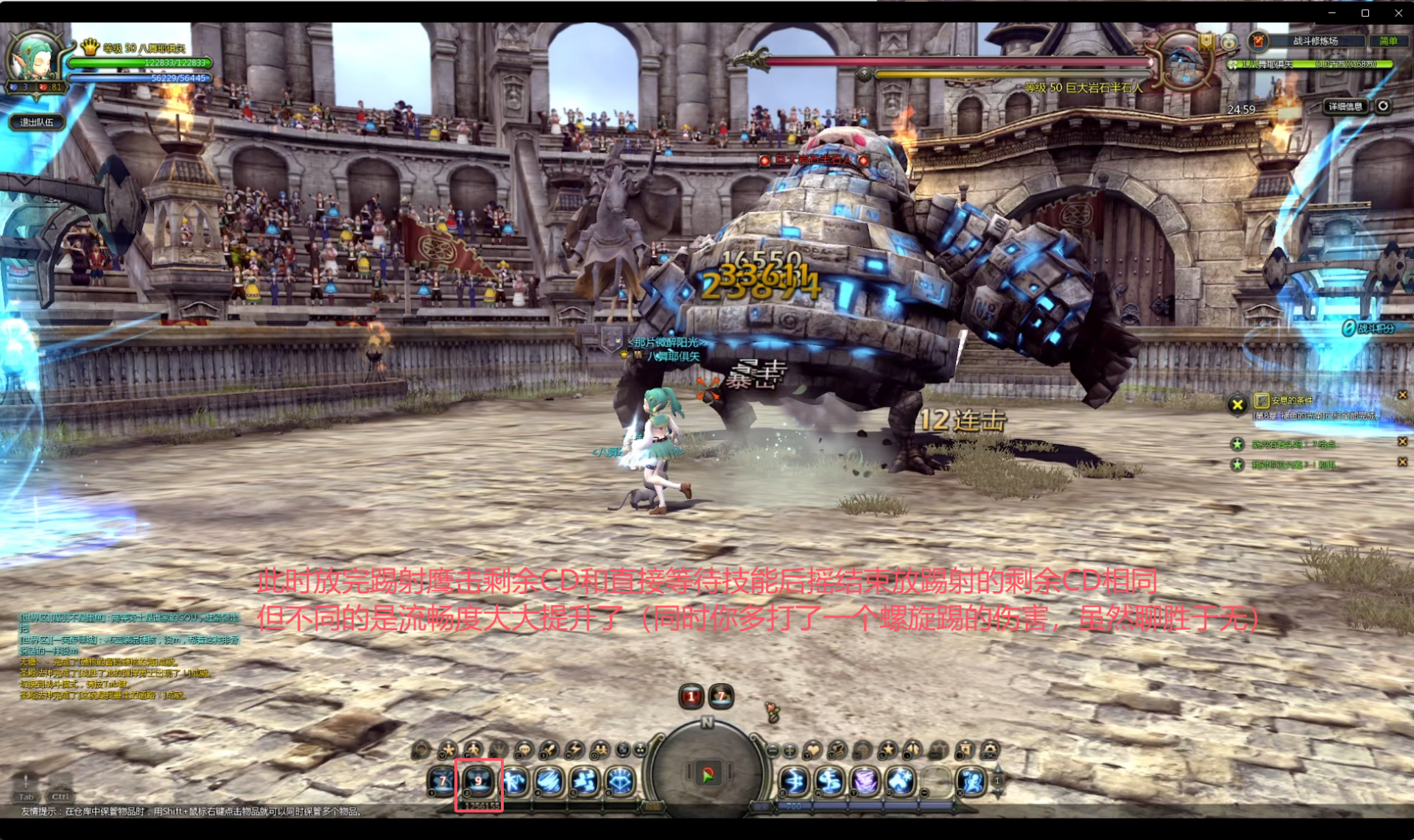1414x840 pixels.
Task: Click the circular refresh button beside 详细信息
Action: coord(1383,106)
